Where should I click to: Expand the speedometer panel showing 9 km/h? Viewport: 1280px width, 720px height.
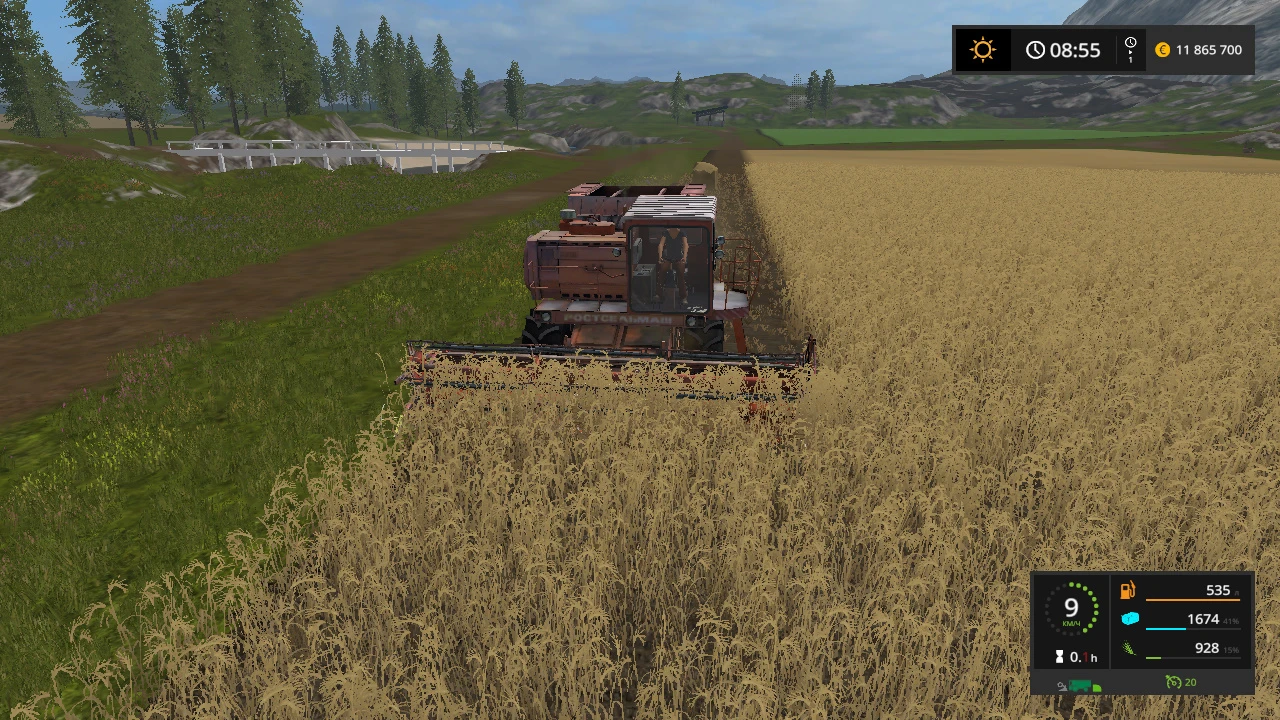(x=1072, y=610)
